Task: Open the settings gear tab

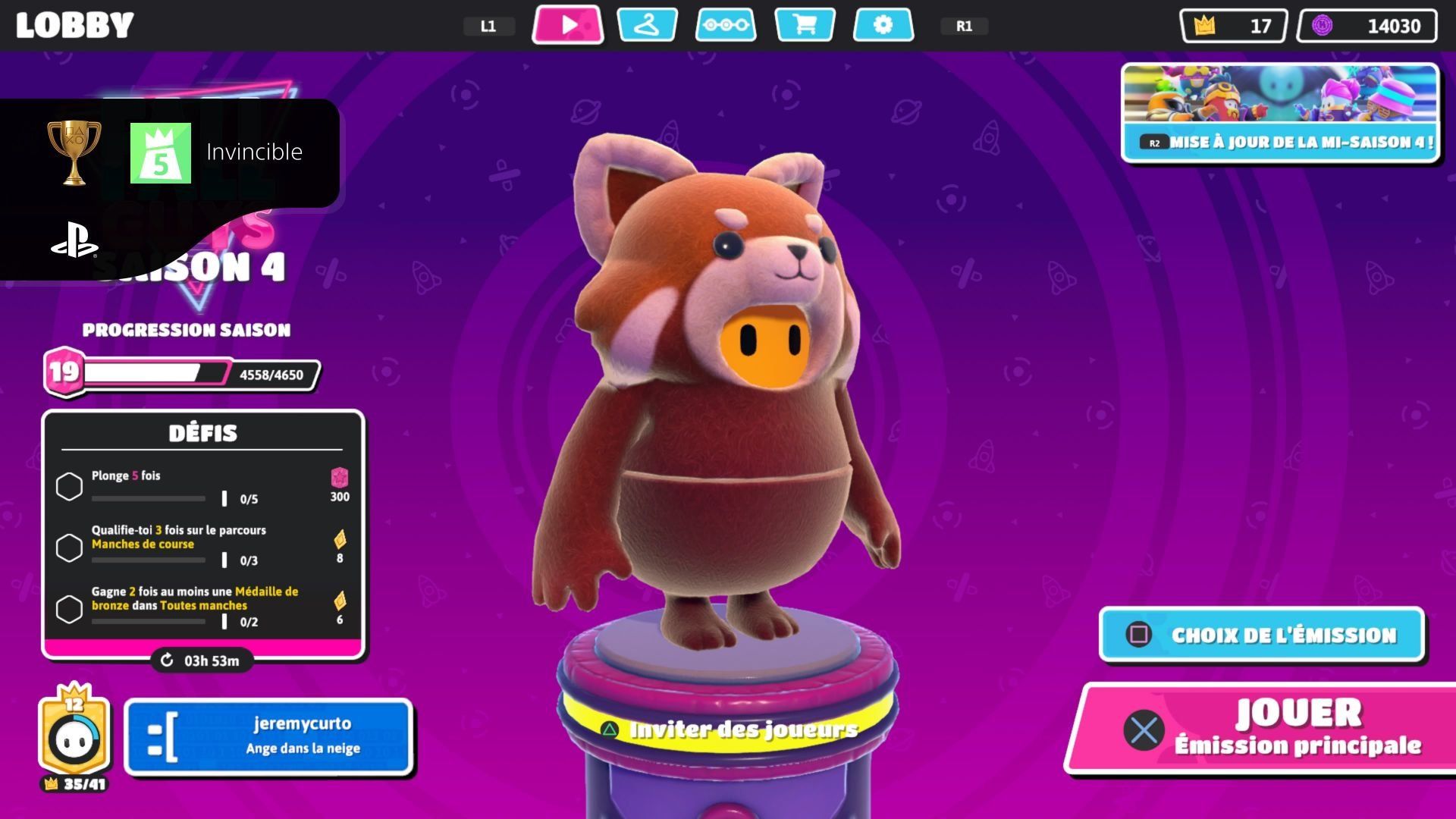Action: (883, 25)
